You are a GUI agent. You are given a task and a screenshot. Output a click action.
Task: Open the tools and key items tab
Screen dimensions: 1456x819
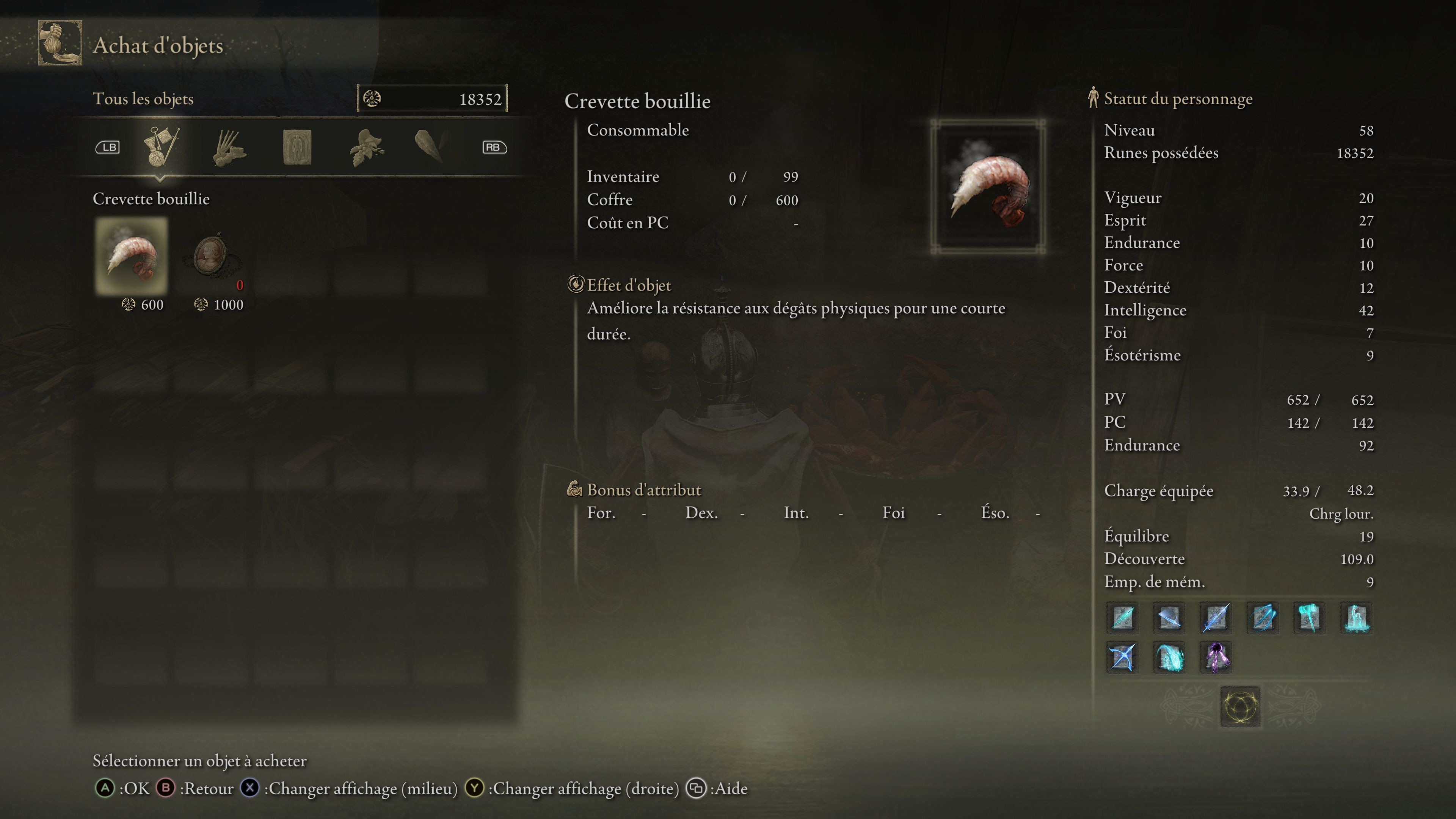[x=161, y=146]
